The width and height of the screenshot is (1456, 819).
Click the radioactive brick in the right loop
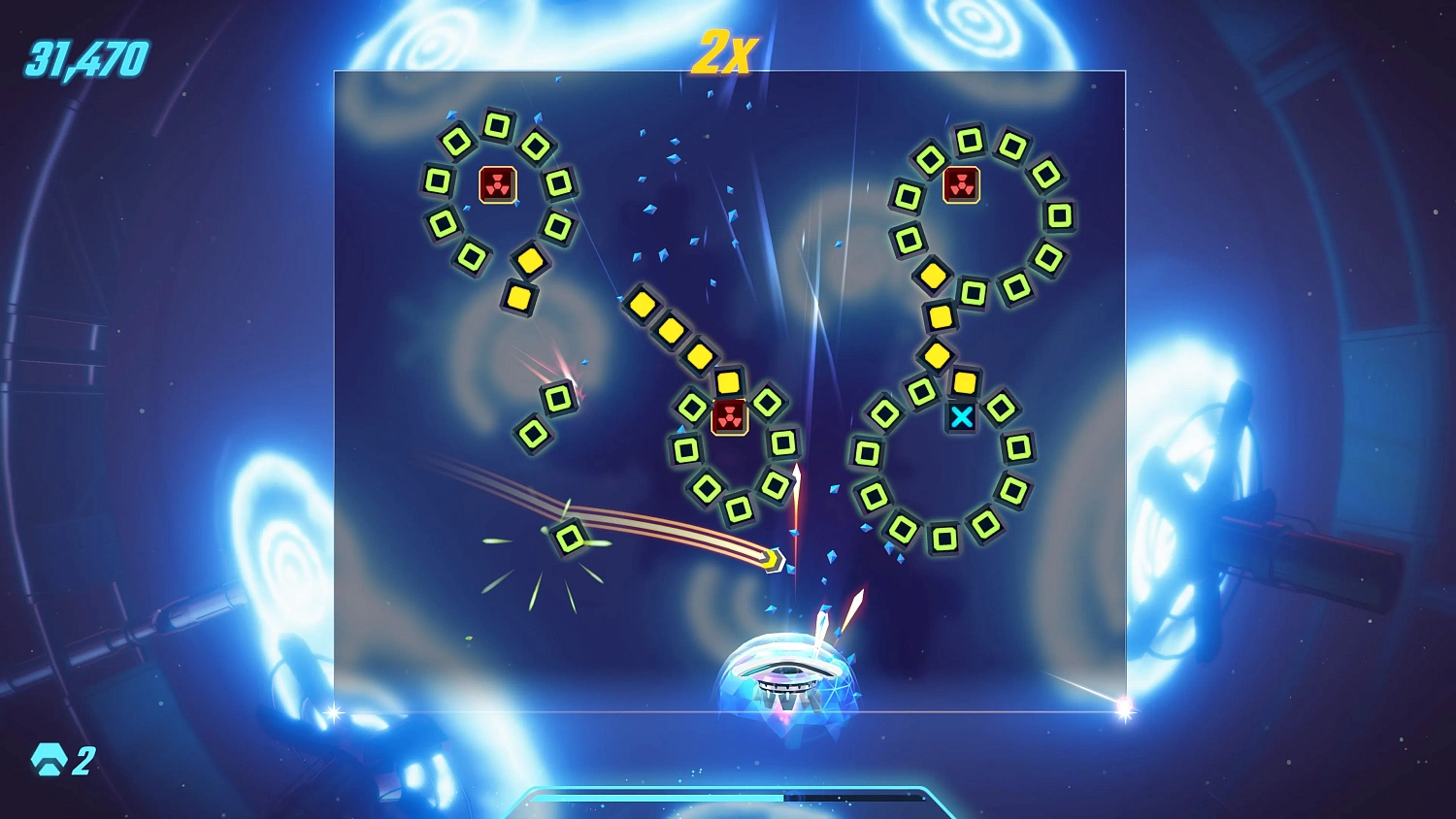(x=962, y=181)
